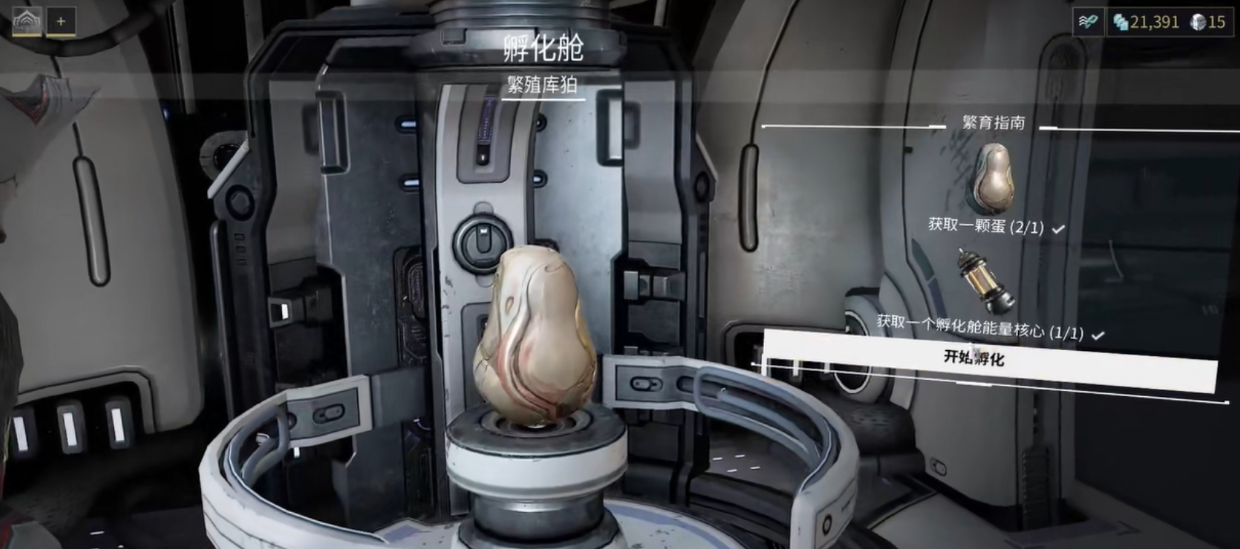This screenshot has width=1240, height=549.
Task: Open the Warframe logo menu icon
Action: [x=27, y=21]
